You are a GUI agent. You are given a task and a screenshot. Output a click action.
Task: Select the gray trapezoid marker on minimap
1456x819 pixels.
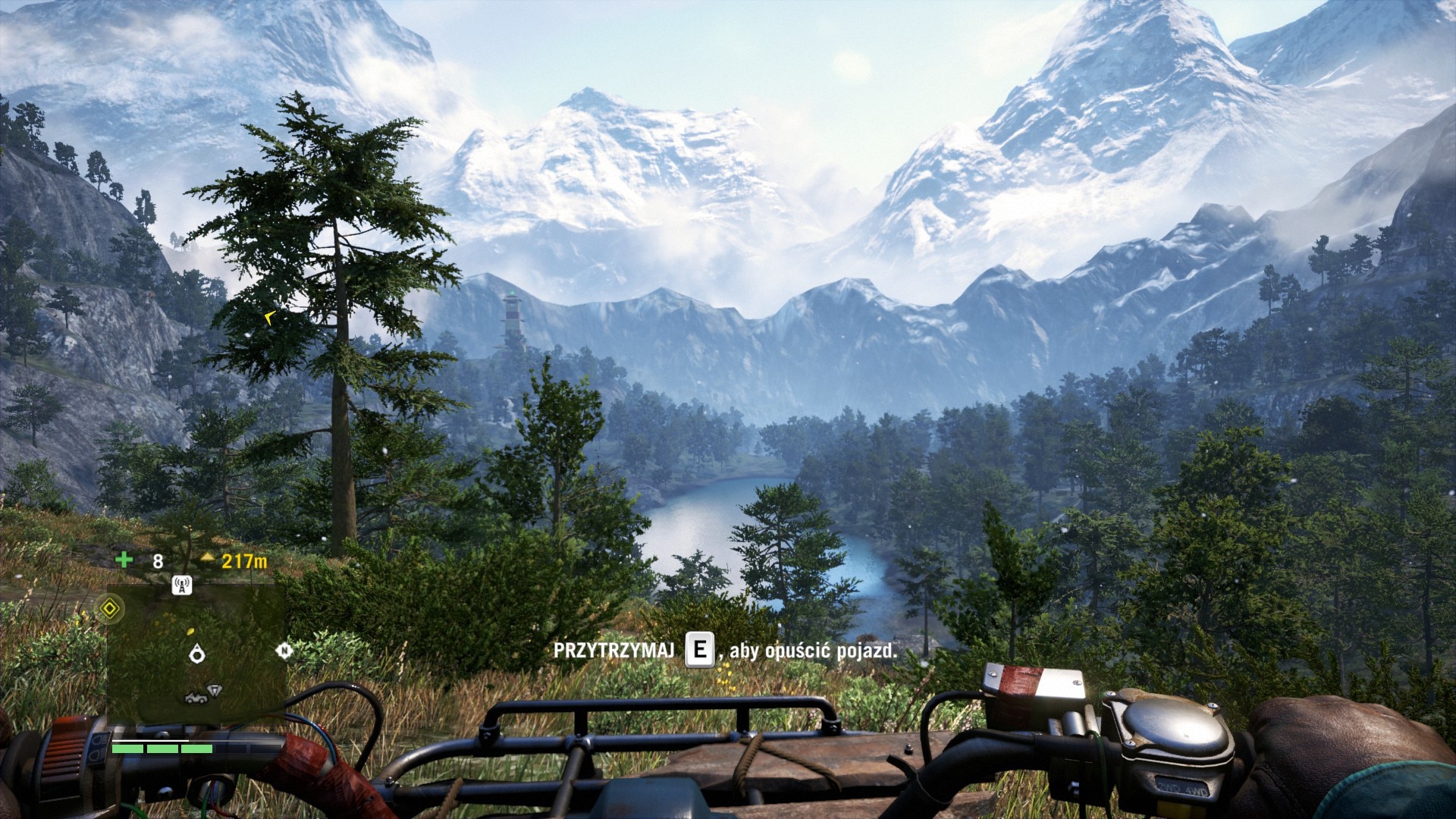[215, 690]
